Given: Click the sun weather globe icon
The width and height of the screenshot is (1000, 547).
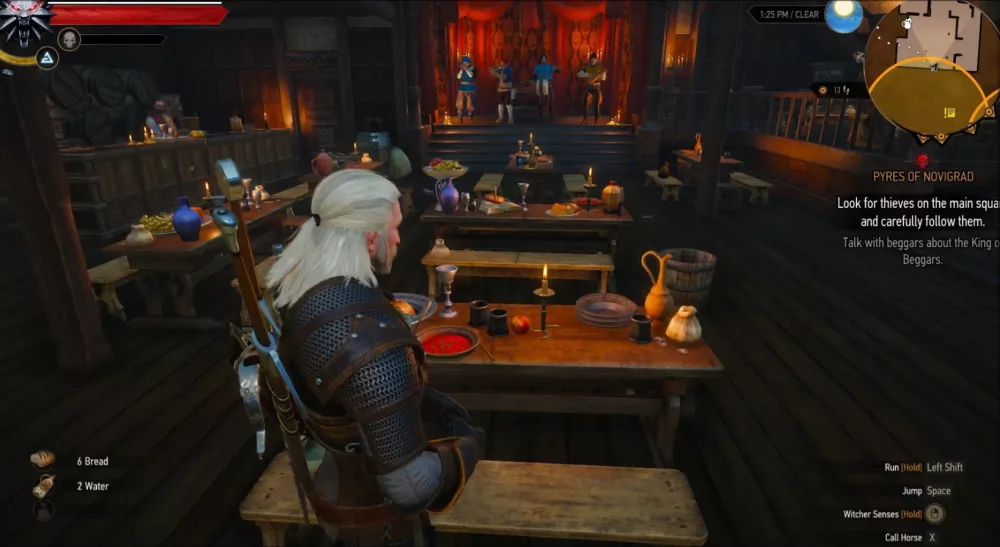Looking at the screenshot, I should pos(843,16).
